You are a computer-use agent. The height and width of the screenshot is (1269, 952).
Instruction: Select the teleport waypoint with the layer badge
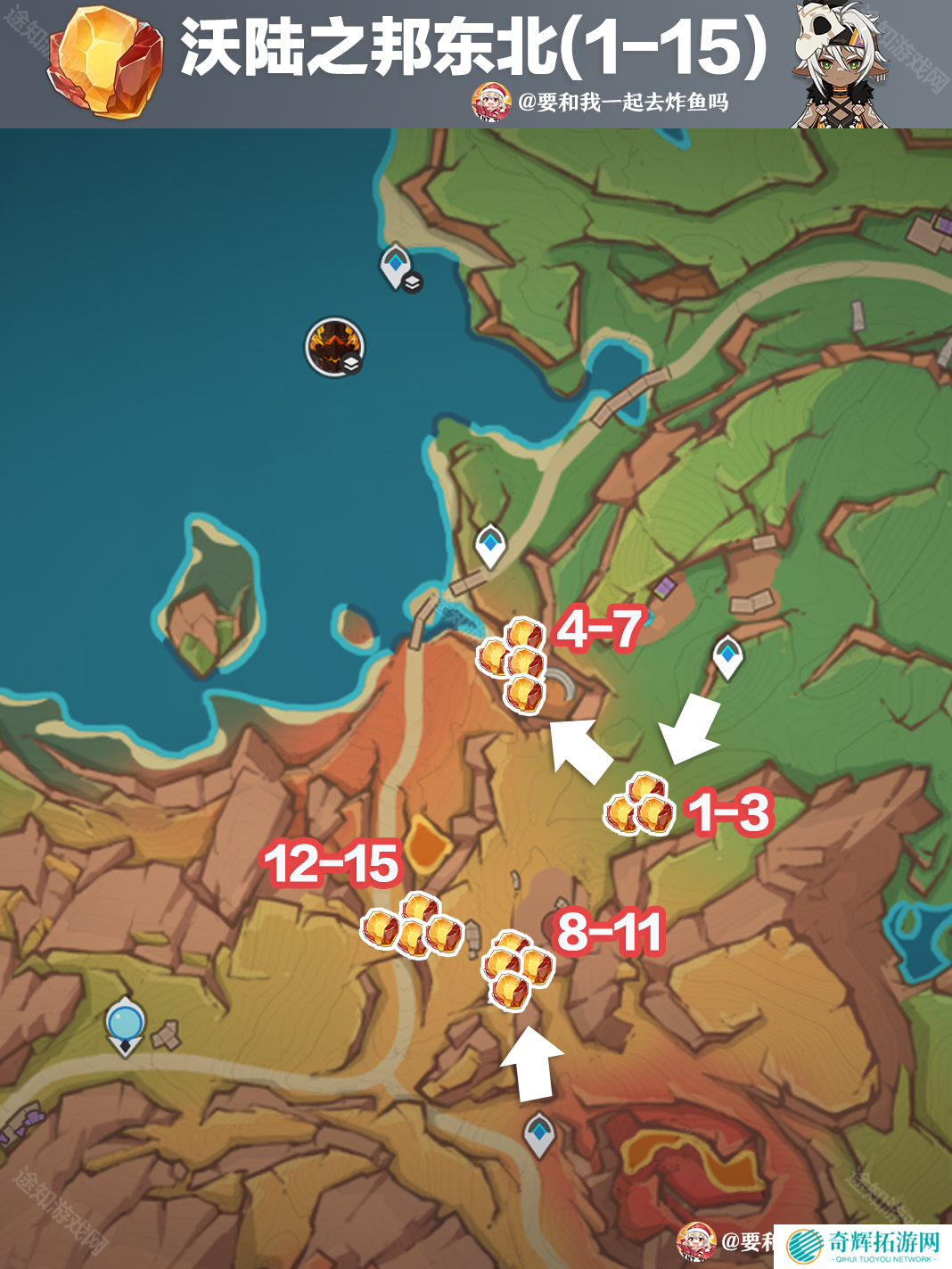coord(397,266)
